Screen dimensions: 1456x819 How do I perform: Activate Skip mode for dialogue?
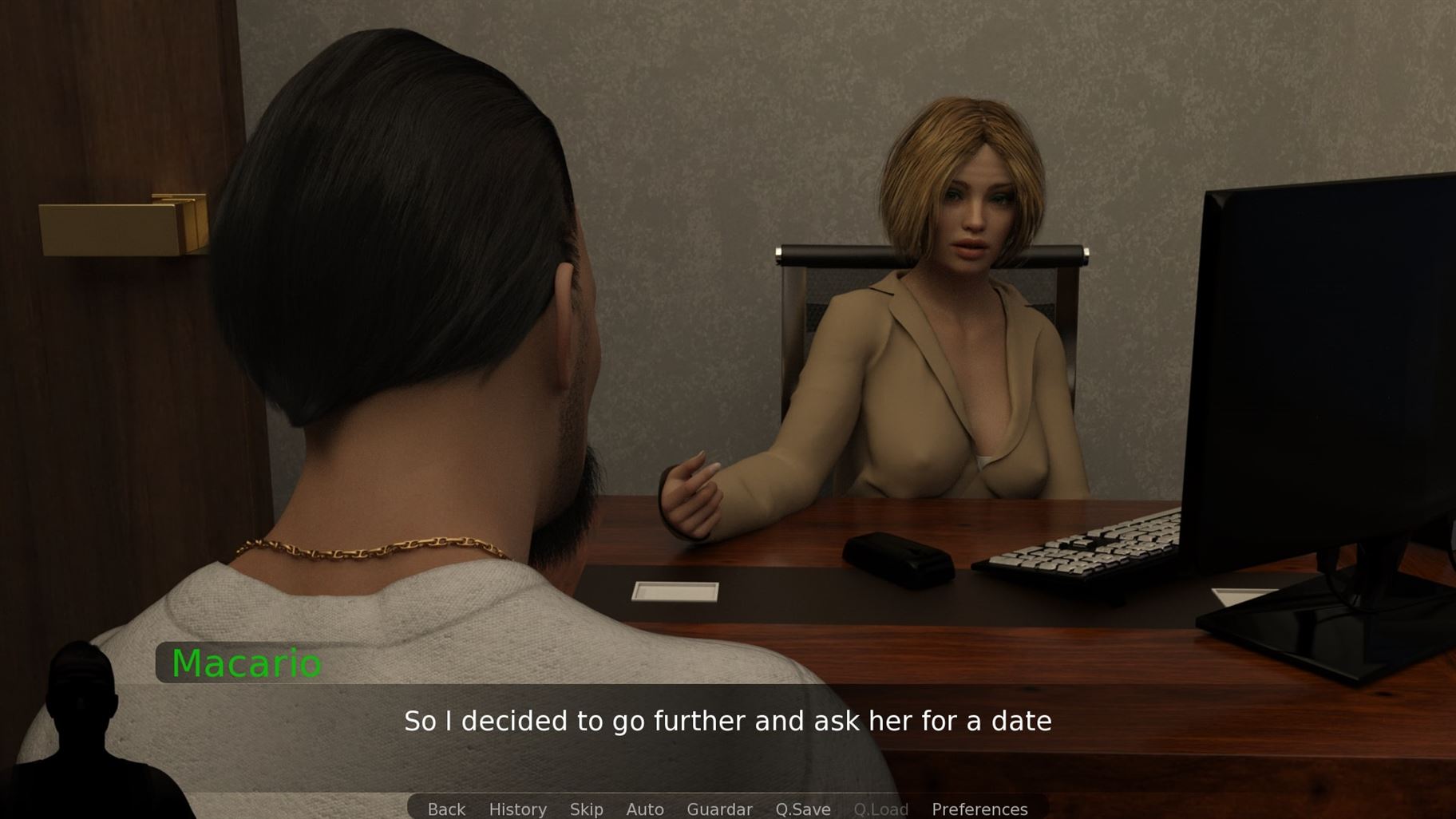pos(586,809)
